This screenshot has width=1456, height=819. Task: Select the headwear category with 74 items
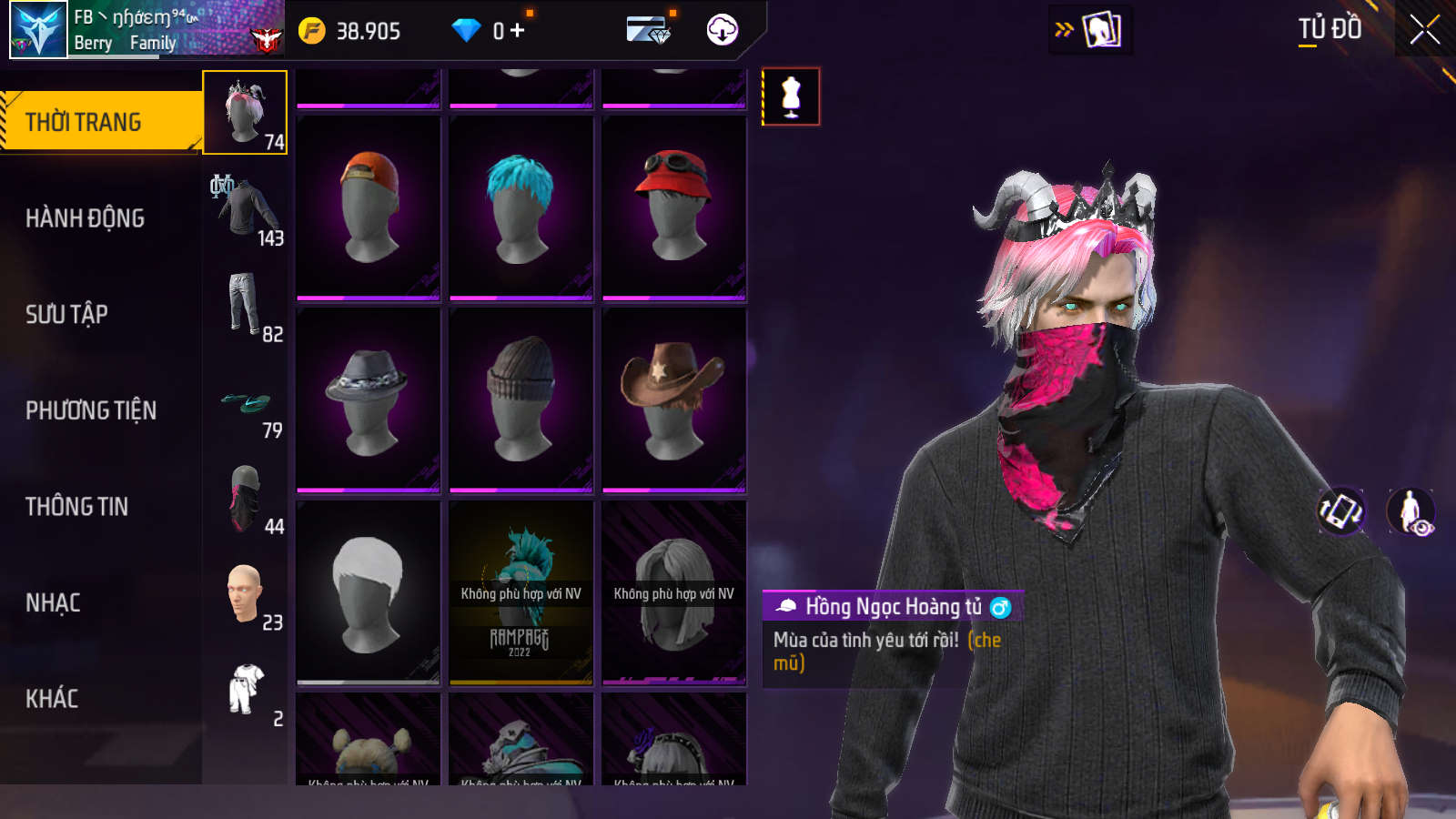(x=245, y=113)
